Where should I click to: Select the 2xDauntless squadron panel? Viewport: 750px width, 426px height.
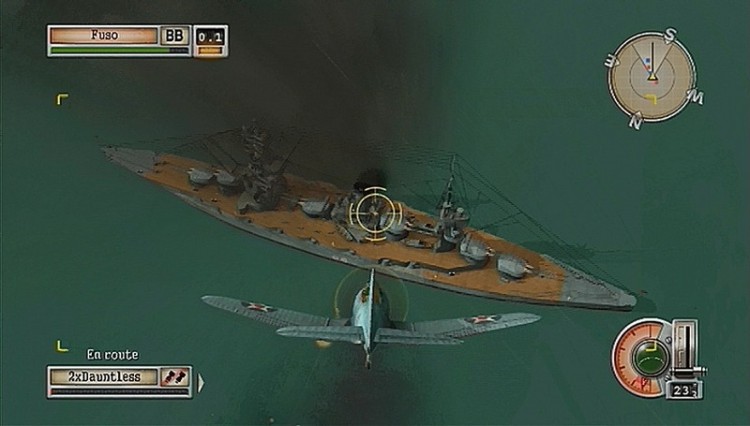[x=103, y=377]
